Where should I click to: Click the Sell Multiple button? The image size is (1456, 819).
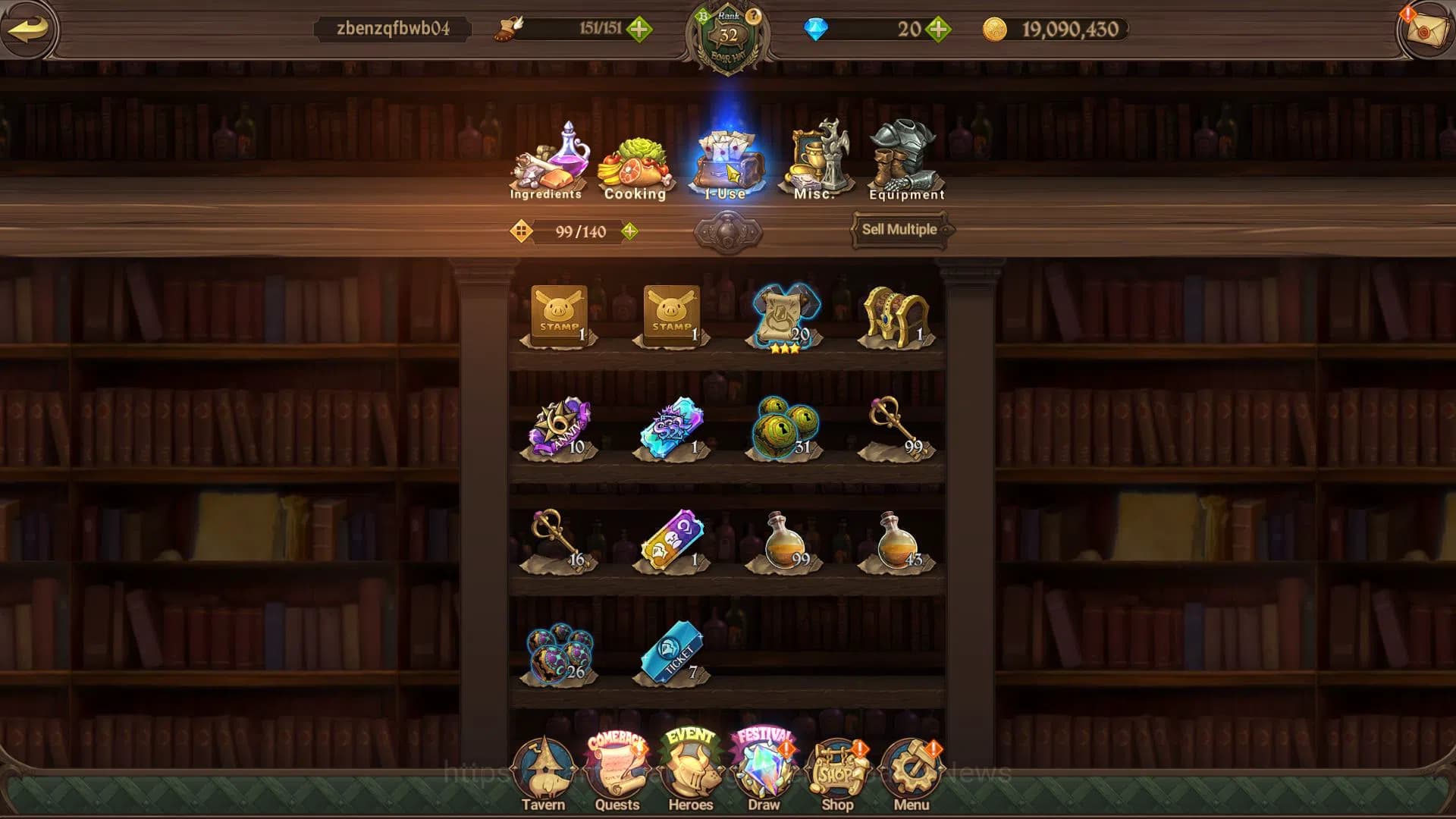coord(899,229)
